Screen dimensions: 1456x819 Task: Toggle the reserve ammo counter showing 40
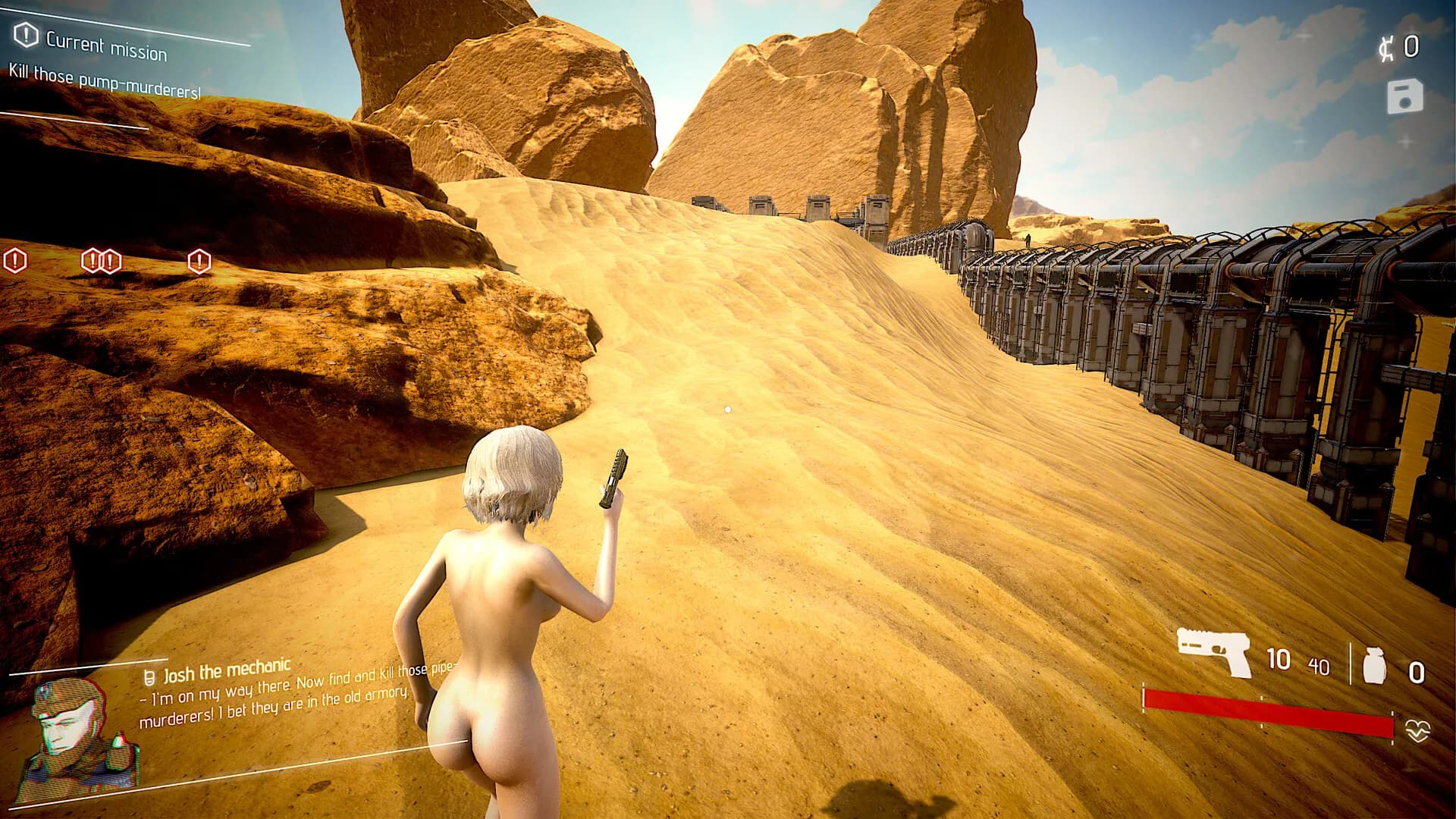pyautogui.click(x=1319, y=667)
